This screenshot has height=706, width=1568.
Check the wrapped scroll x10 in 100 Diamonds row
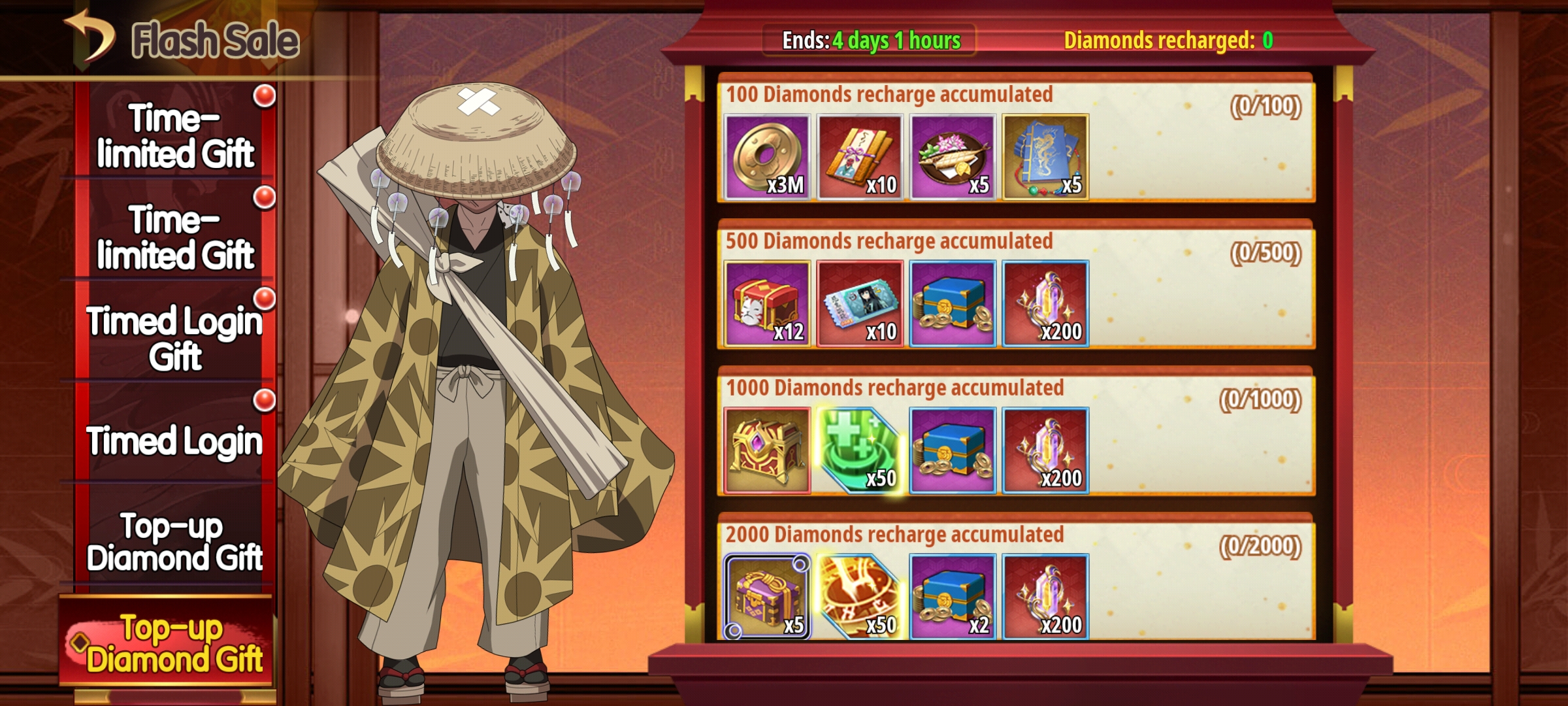(x=860, y=157)
